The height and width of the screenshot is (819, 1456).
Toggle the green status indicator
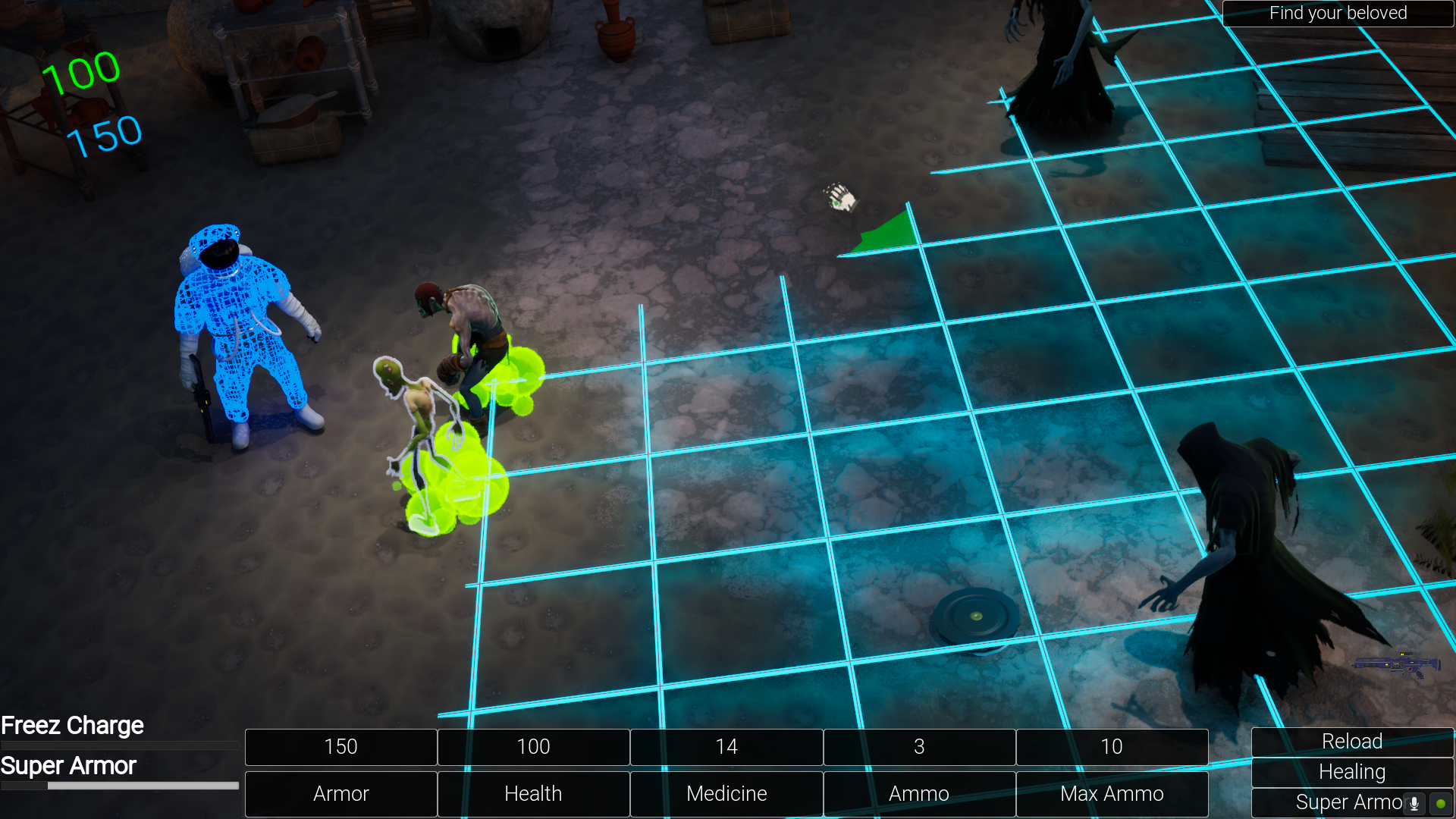tap(1440, 802)
